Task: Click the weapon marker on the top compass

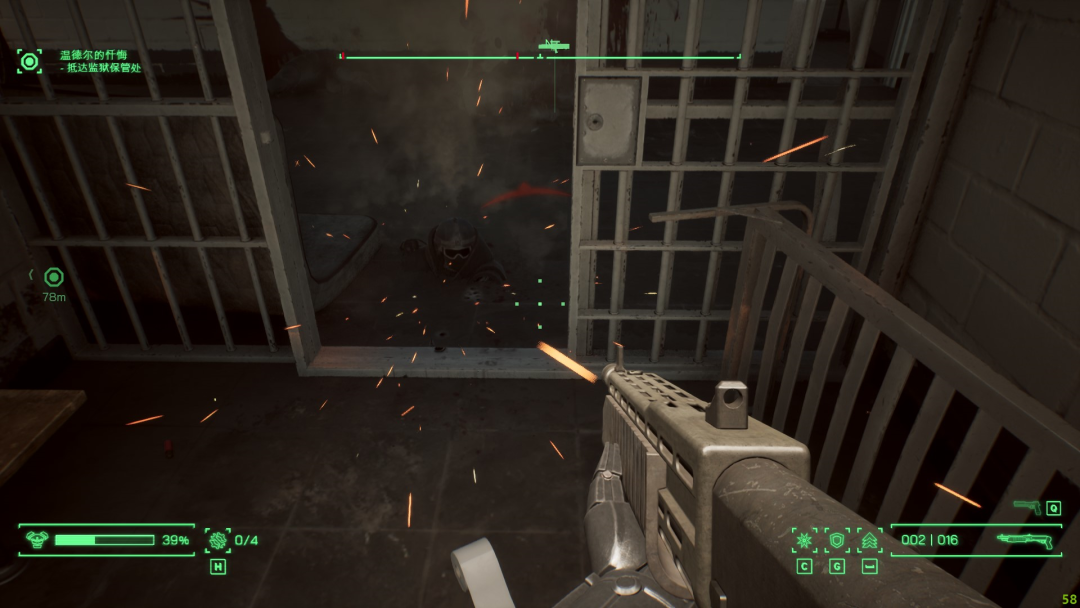Action: 553,45
